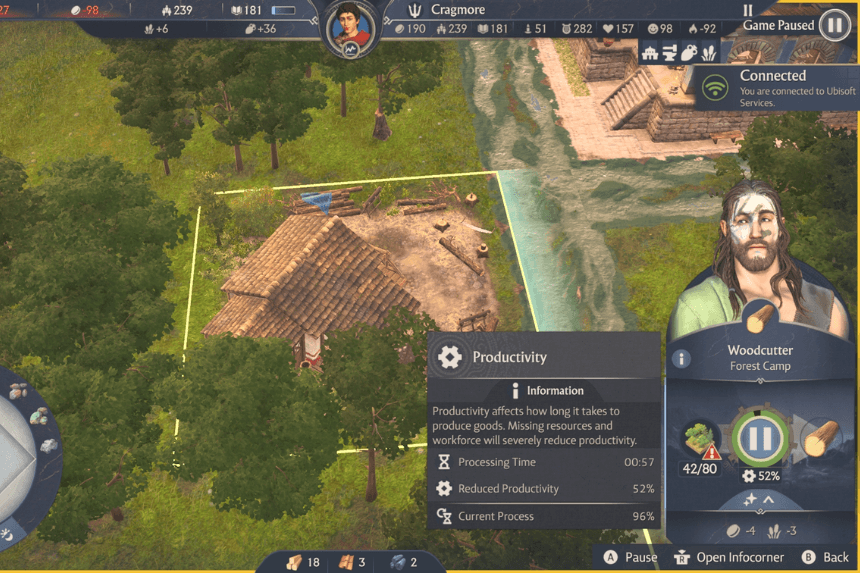Image resolution: width=860 pixels, height=573 pixels.
Task: Select the wood log output icon
Action: [x=819, y=438]
